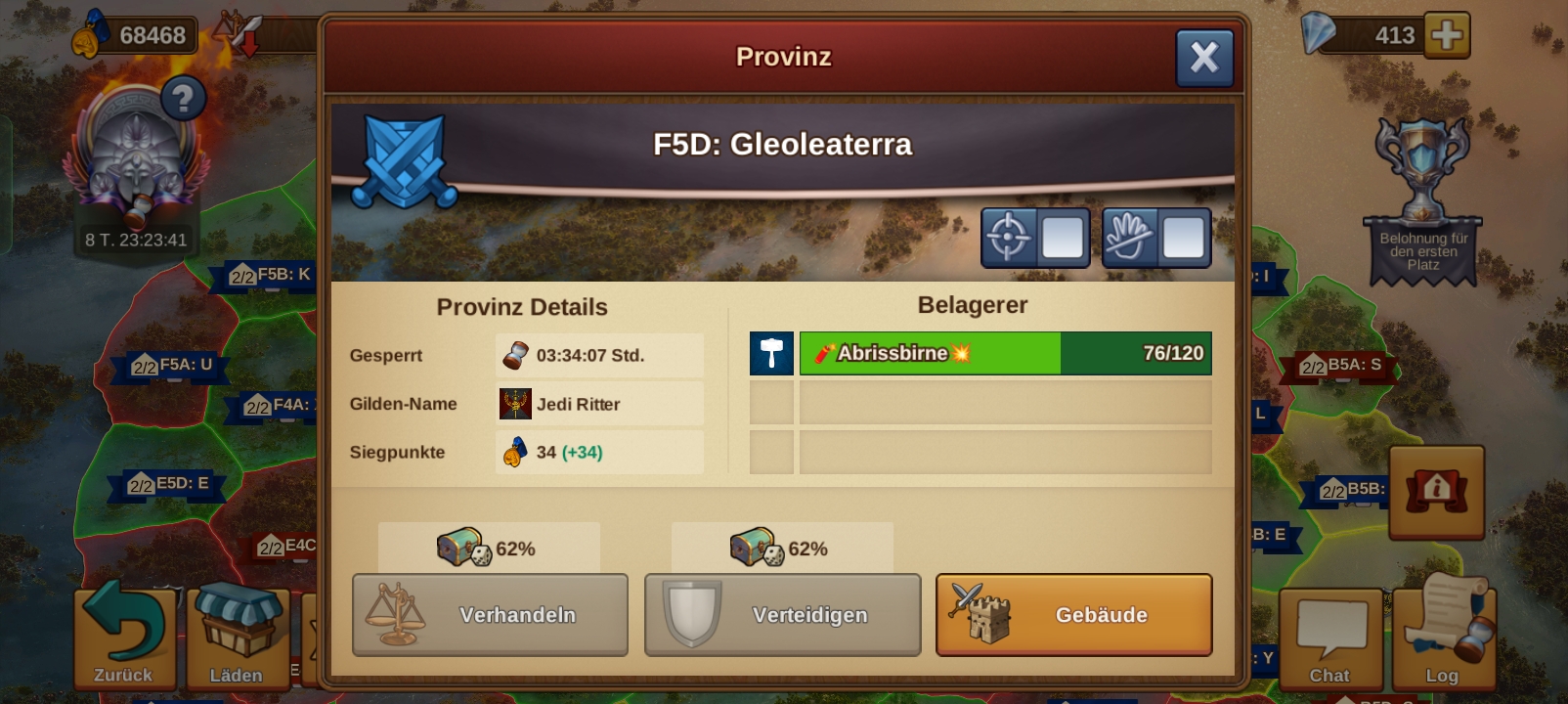This screenshot has width=1568, height=704.
Task: Enable the checkbox next to the crosshair icon
Action: [1063, 238]
